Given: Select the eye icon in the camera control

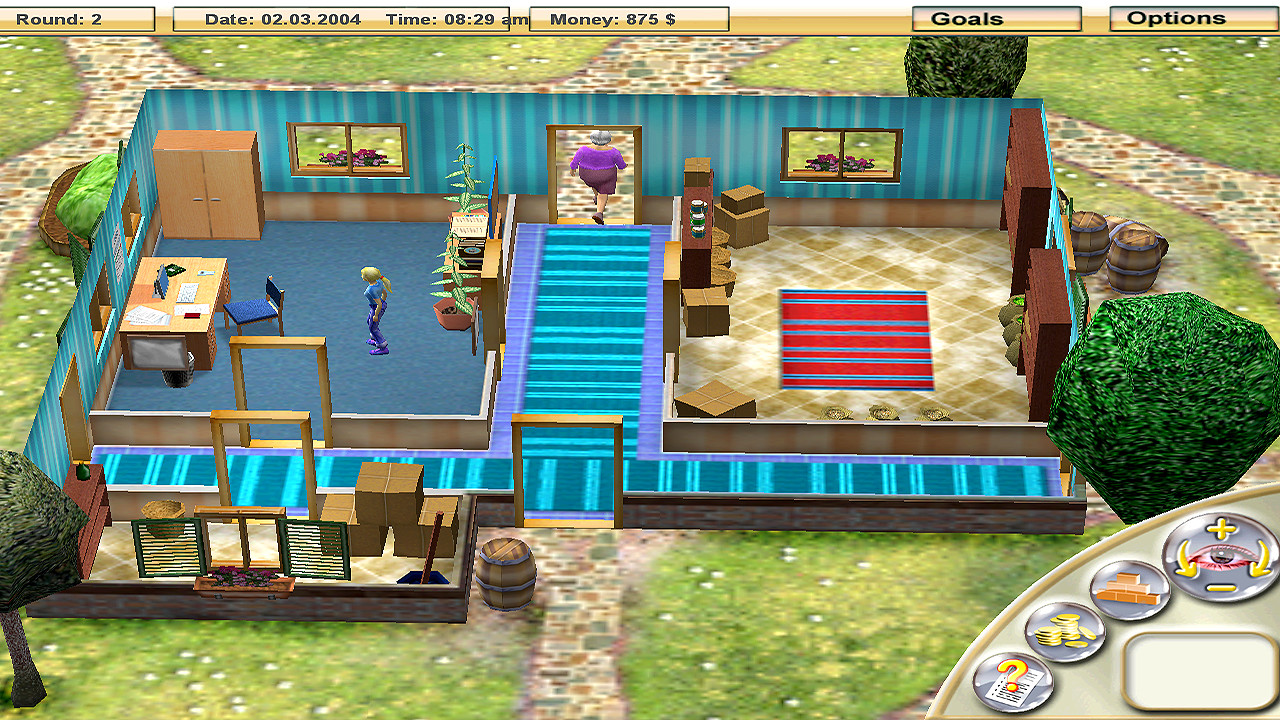Looking at the screenshot, I should tap(1220, 557).
